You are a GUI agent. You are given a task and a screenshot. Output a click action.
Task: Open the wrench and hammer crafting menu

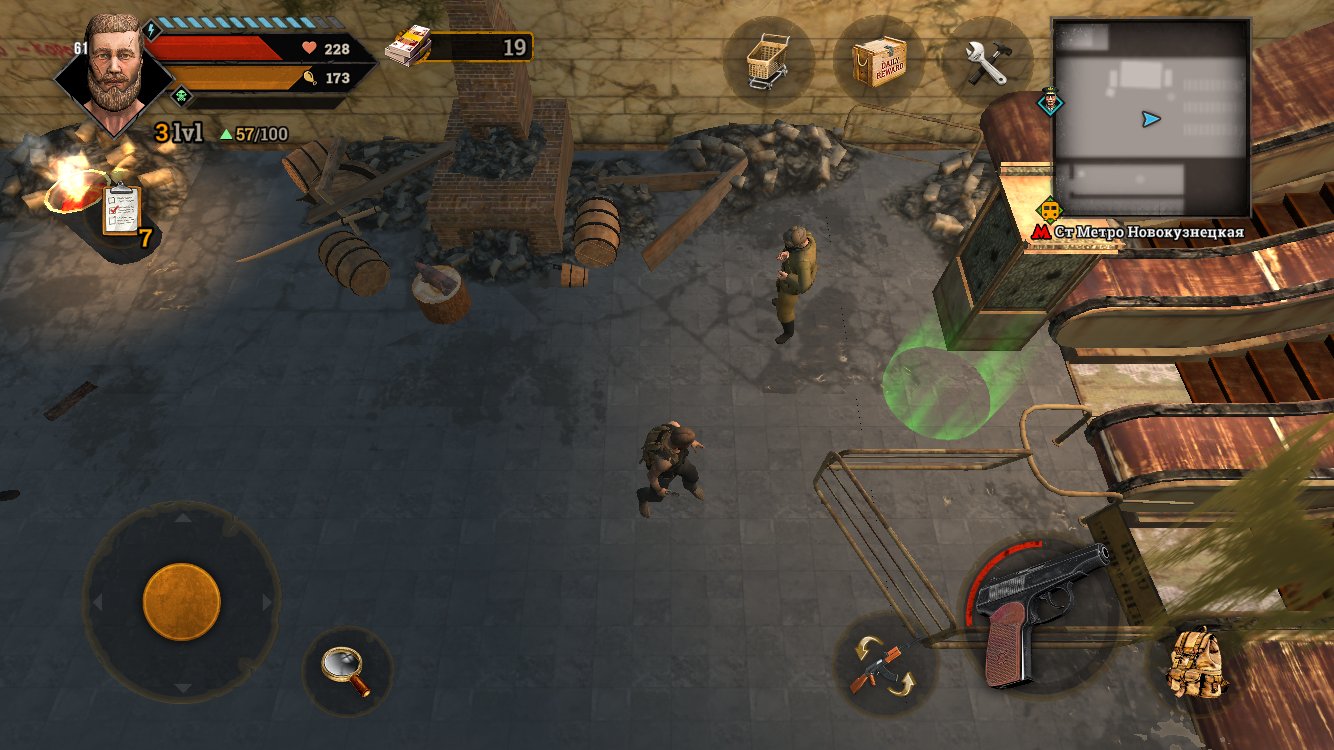click(988, 62)
